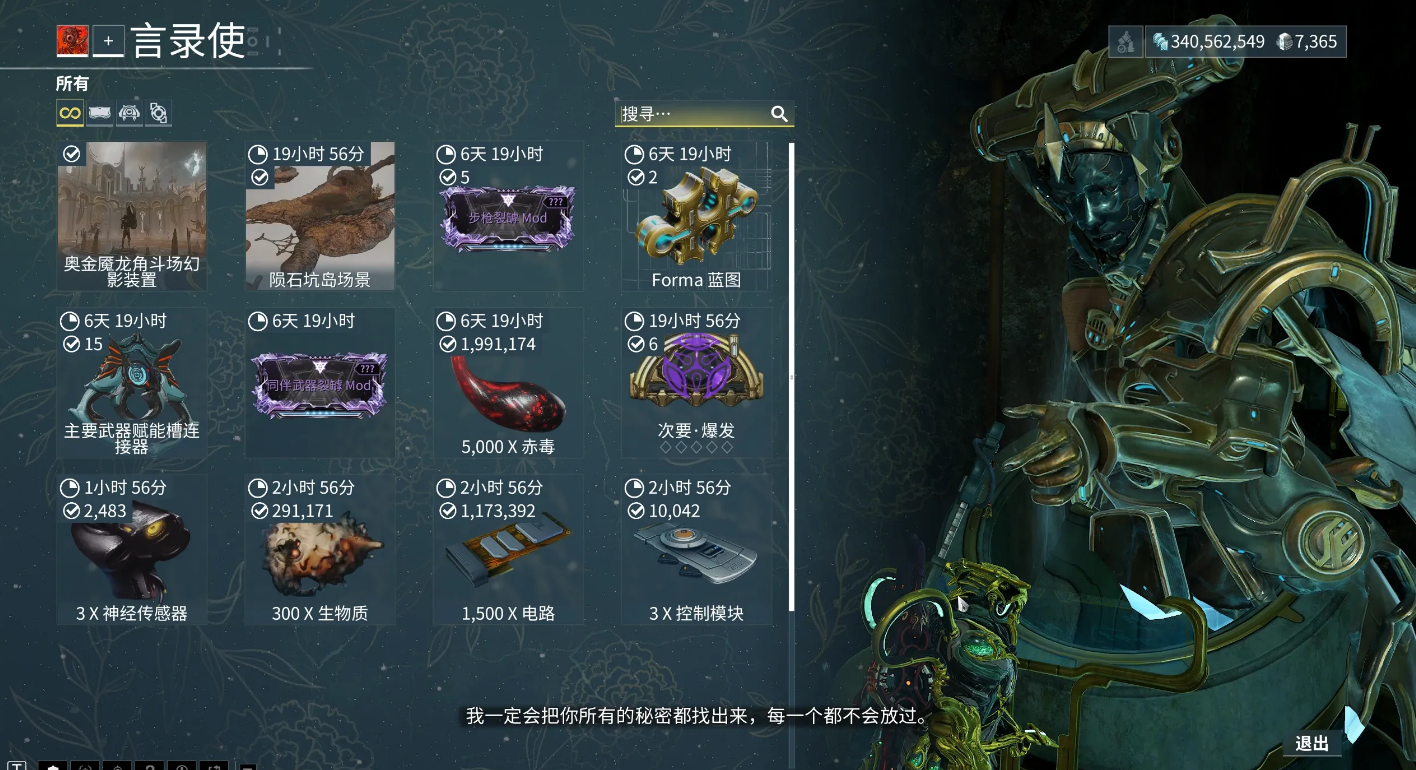The width and height of the screenshot is (1416, 770).
Task: Select the infinity all-items filter tab
Action: (69, 114)
